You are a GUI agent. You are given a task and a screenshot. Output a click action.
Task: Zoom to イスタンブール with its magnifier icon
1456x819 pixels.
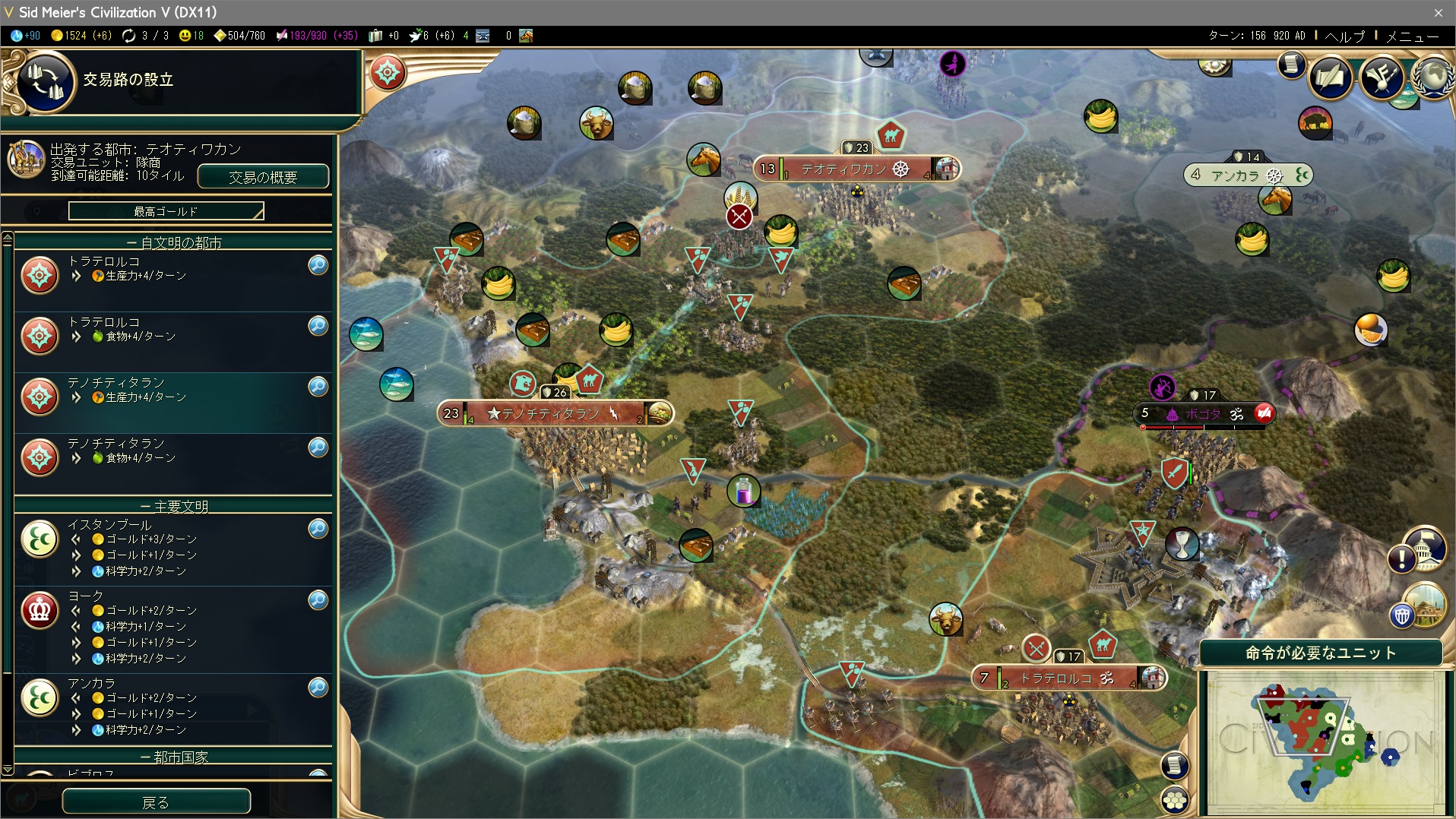pos(318,528)
